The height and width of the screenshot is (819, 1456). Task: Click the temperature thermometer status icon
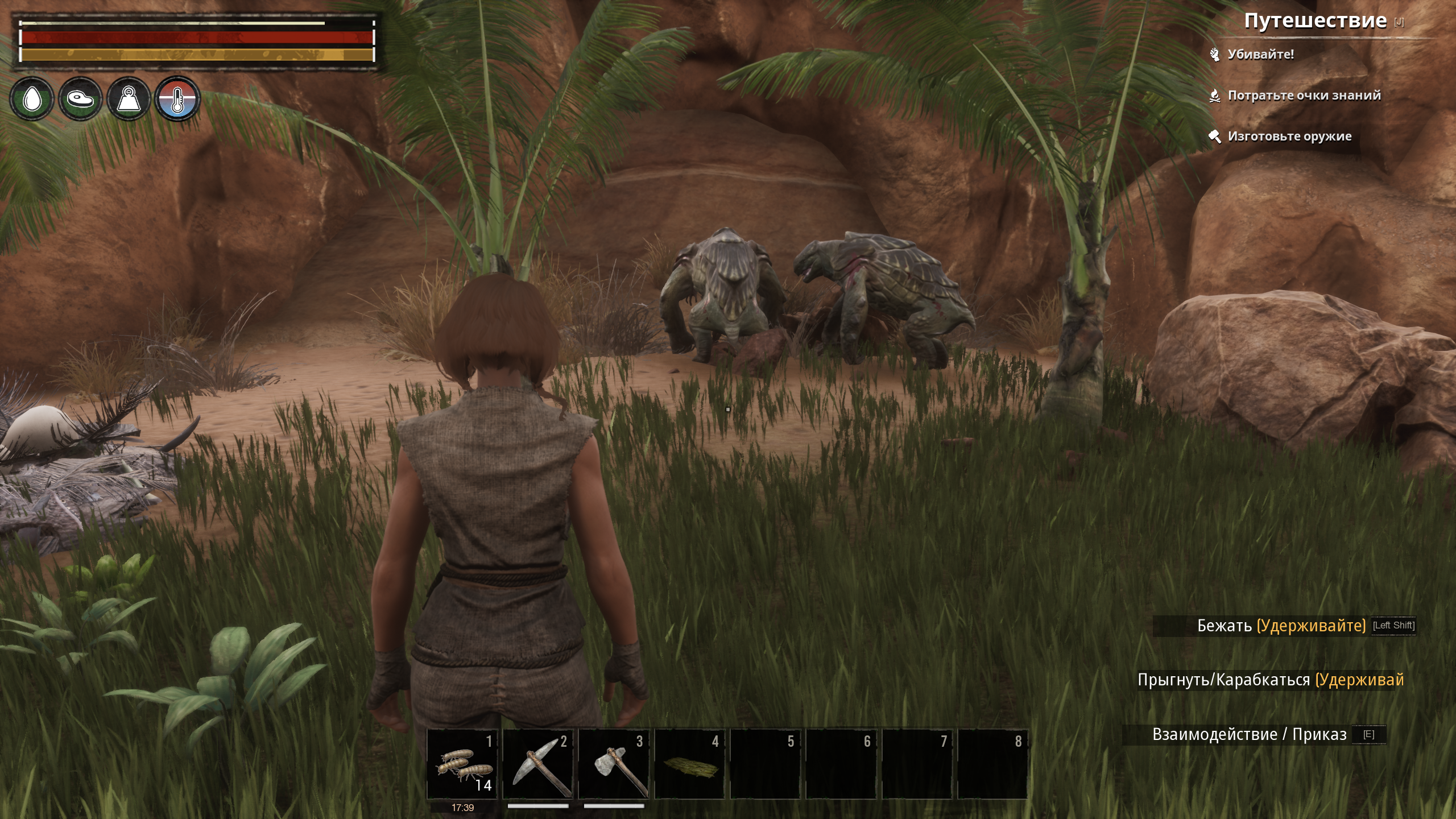pos(177,99)
